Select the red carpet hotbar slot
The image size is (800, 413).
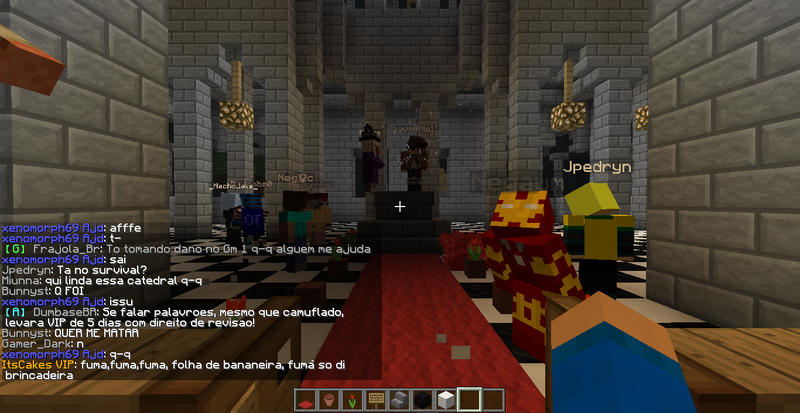[x=305, y=402]
